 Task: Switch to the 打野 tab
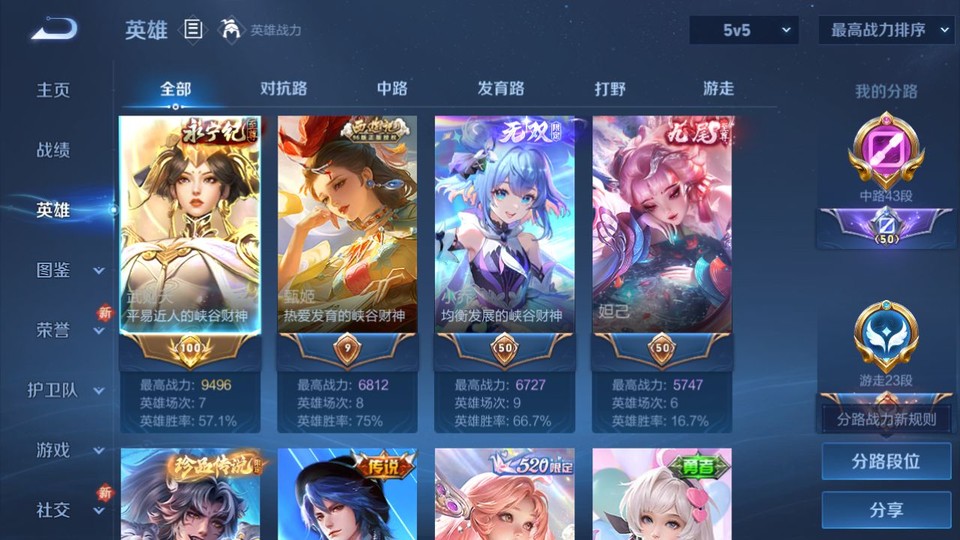tap(610, 88)
